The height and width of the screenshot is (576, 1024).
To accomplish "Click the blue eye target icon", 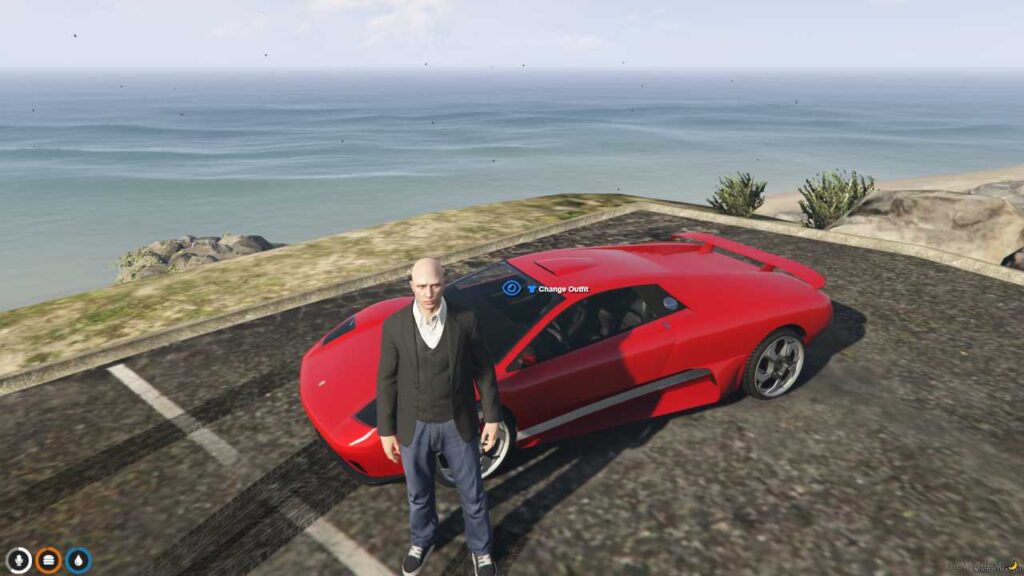I will [x=511, y=288].
